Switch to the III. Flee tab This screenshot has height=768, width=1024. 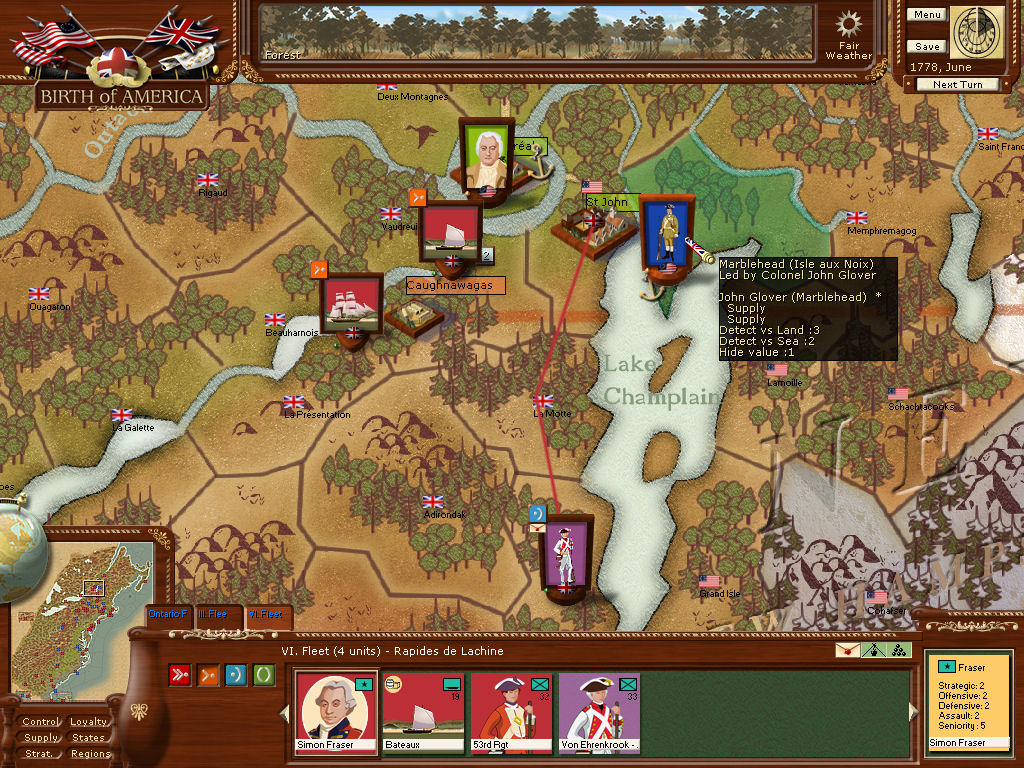tap(215, 613)
